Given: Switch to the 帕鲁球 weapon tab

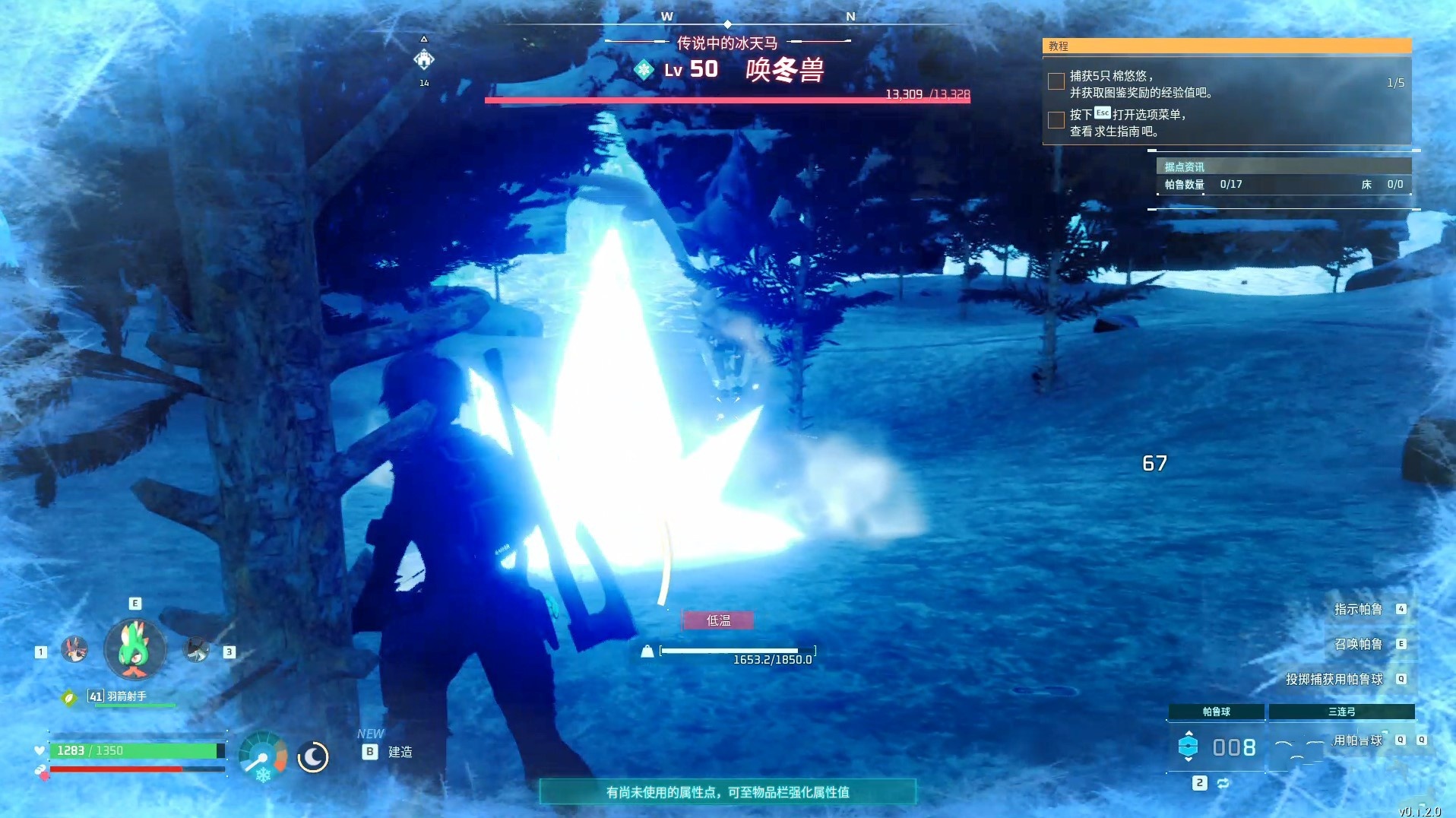Looking at the screenshot, I should [1215, 712].
